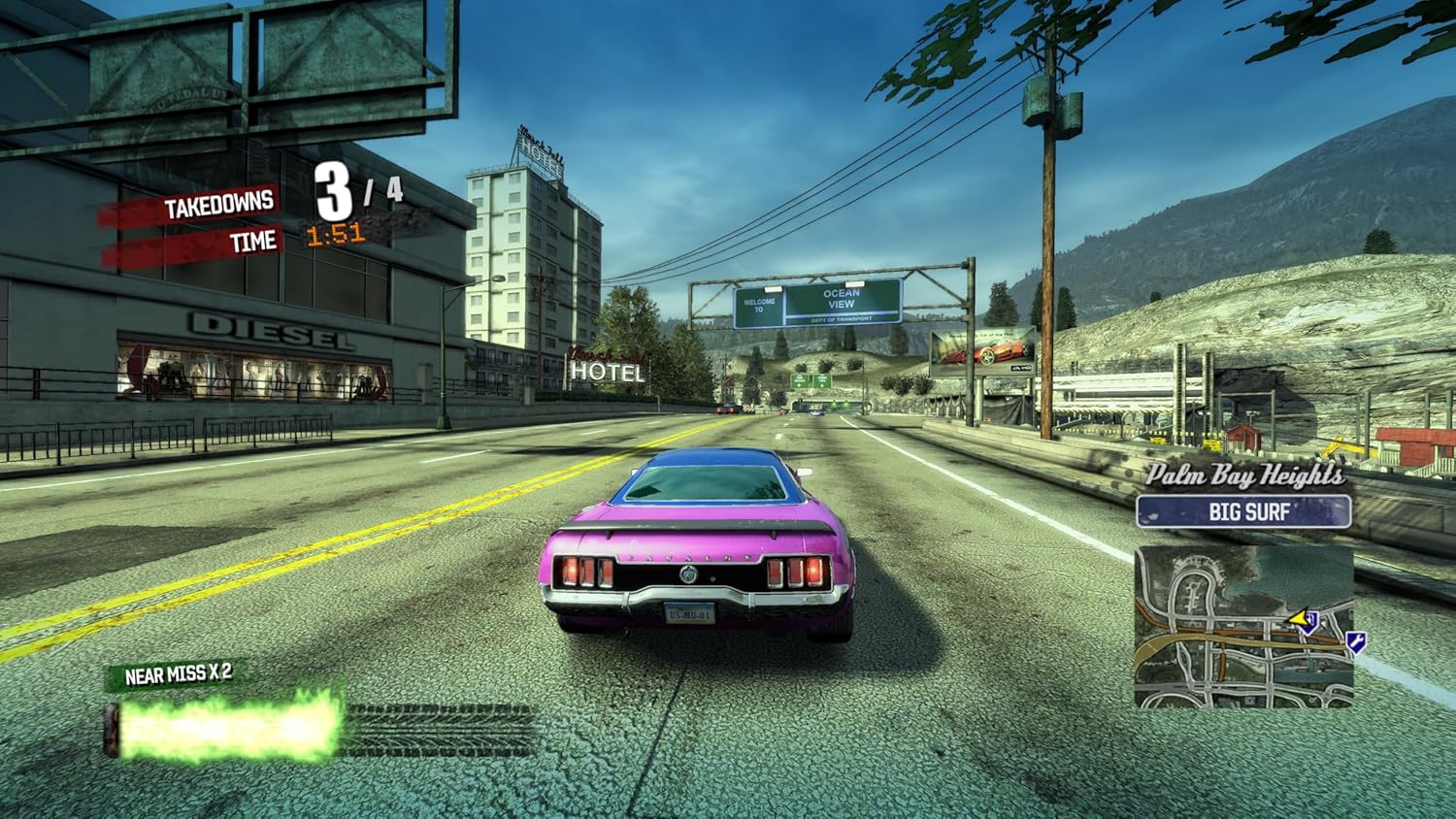Click the TAKEDOWNS label in the HUD
1456x819 pixels.
(x=221, y=205)
